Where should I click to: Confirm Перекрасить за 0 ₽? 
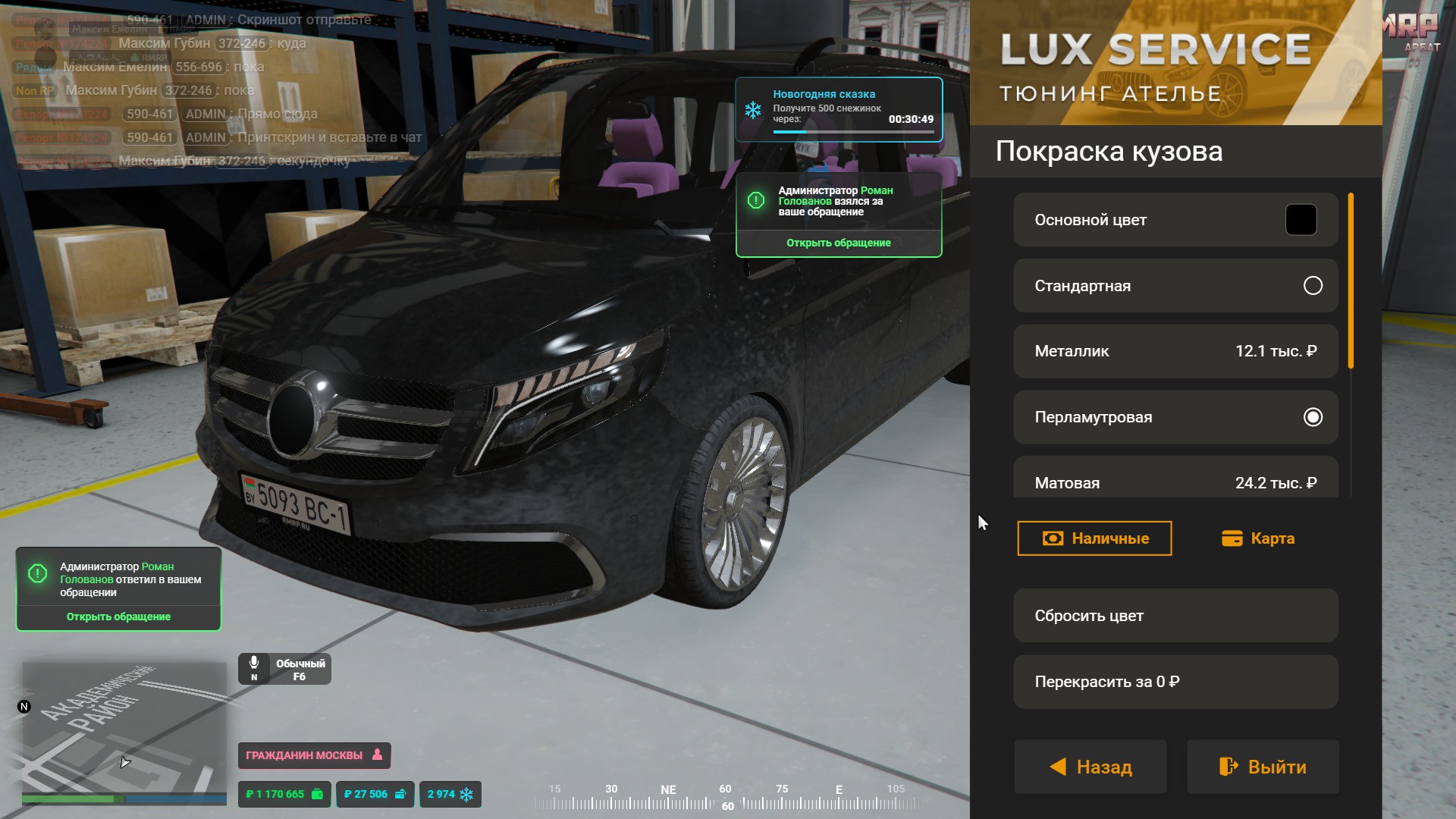1175,682
